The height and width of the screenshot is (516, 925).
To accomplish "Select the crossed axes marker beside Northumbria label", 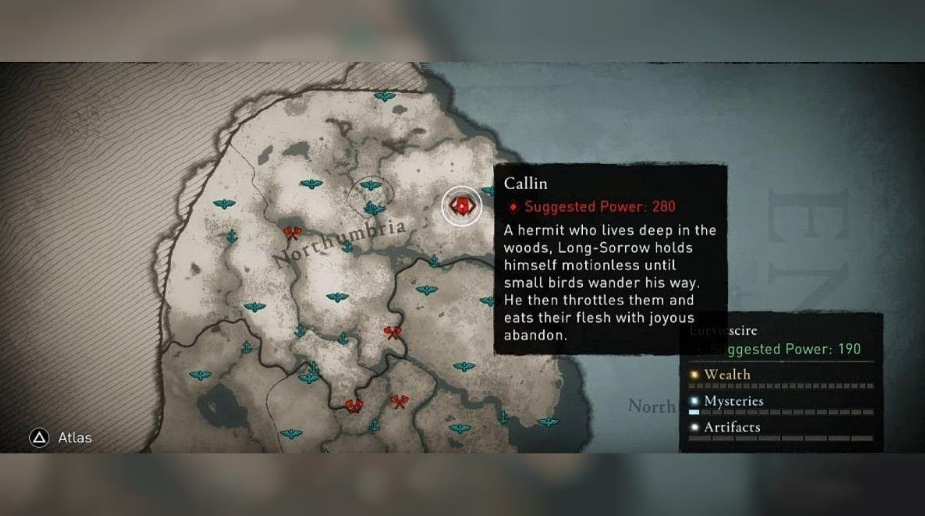I will (292, 234).
